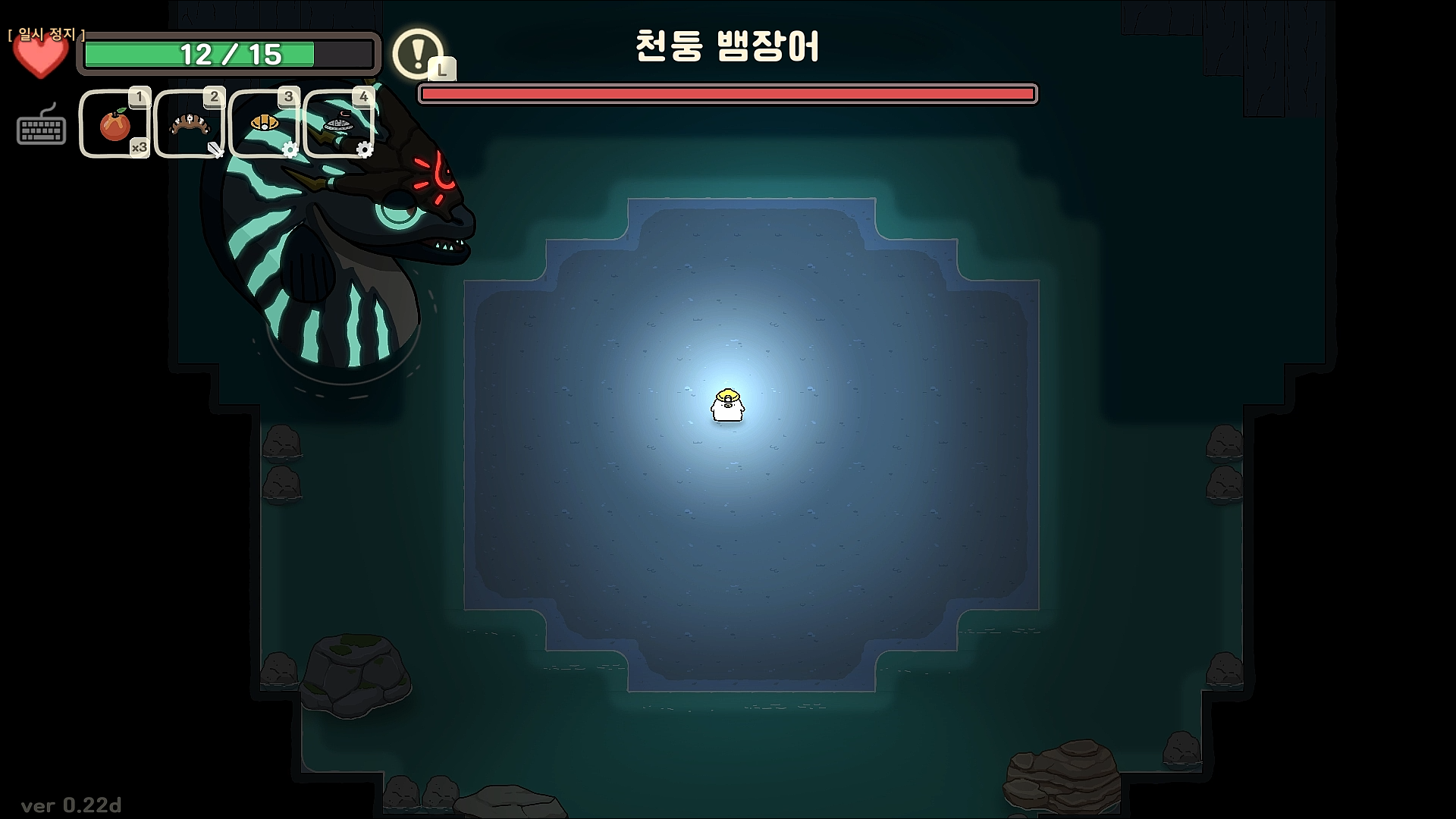Click the x3 apple count badge
The width and height of the screenshot is (1456, 819).
click(x=137, y=149)
